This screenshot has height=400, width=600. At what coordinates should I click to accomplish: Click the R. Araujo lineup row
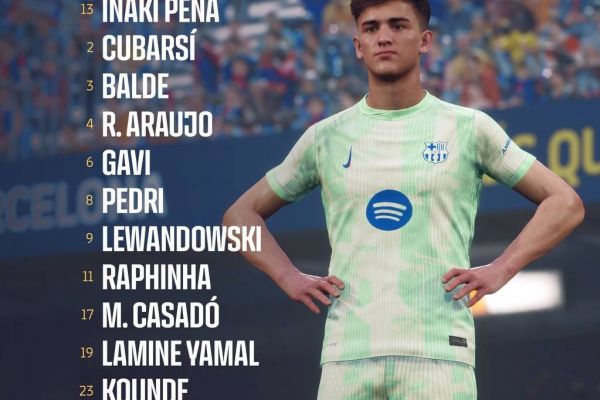click(x=157, y=125)
